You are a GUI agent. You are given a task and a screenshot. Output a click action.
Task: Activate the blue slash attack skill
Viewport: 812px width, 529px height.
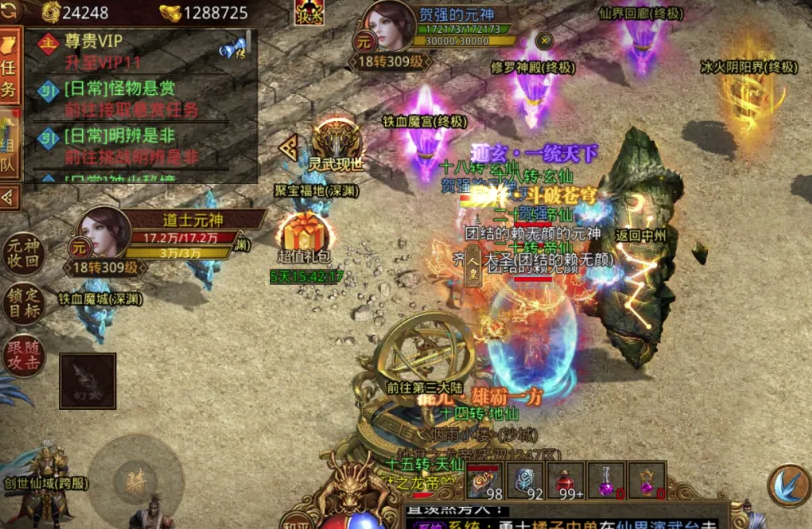coord(788,484)
